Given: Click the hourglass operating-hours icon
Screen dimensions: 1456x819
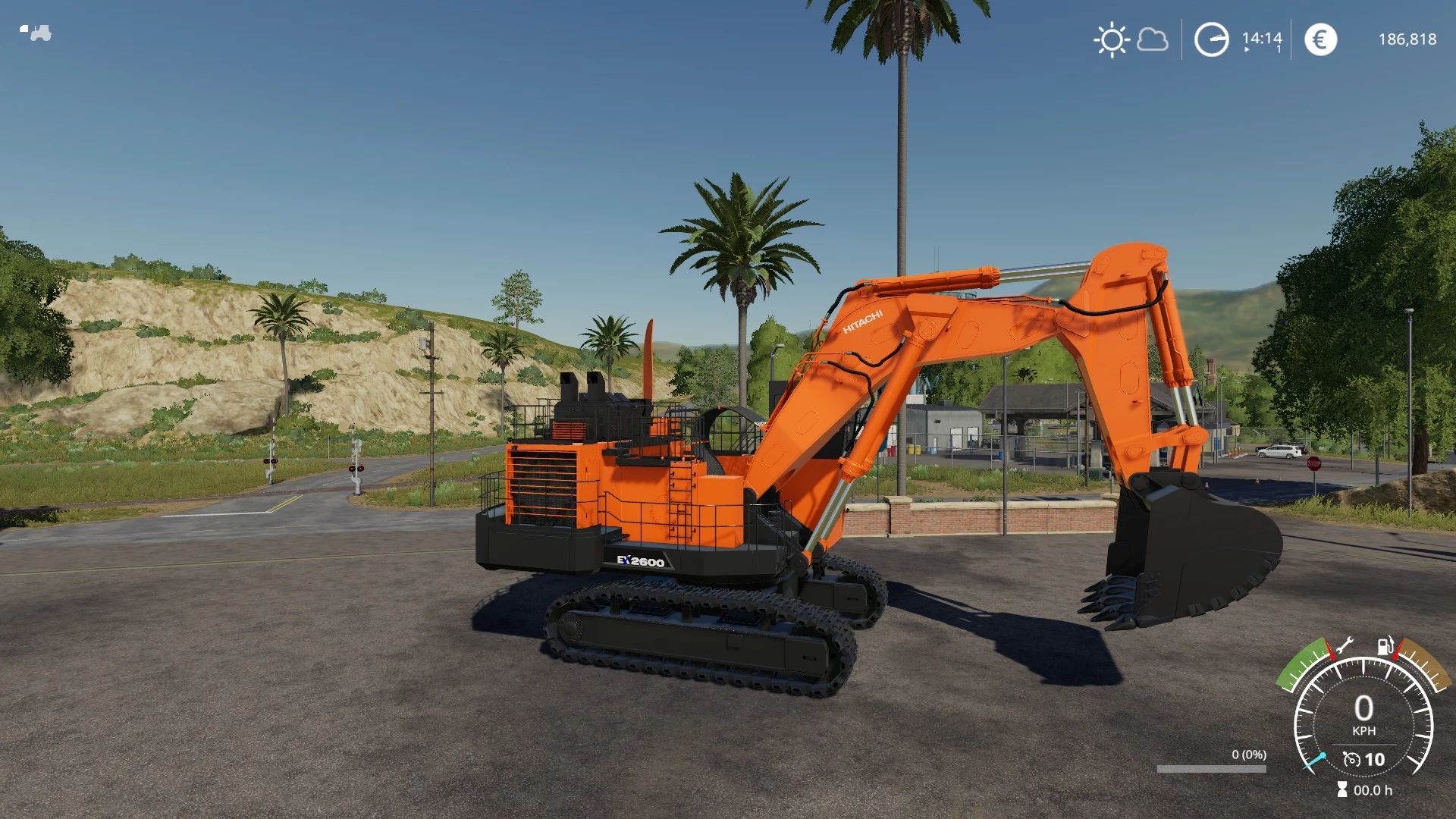Looking at the screenshot, I should [1342, 789].
